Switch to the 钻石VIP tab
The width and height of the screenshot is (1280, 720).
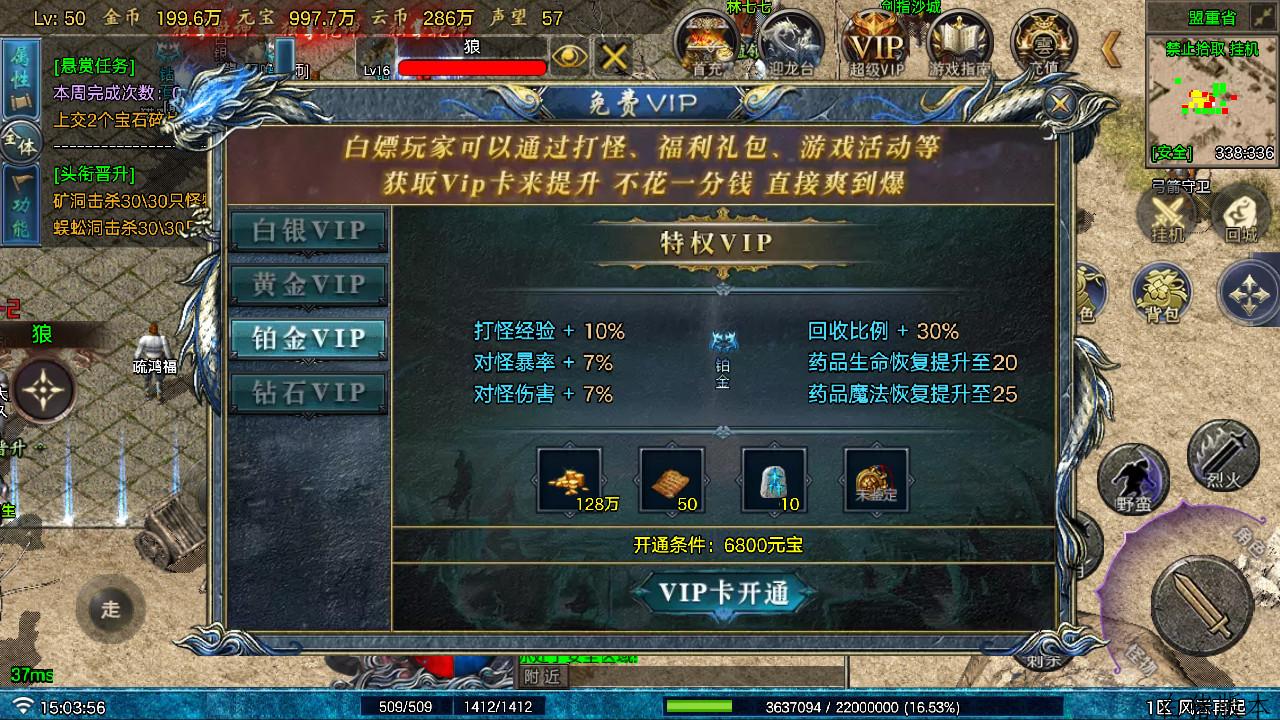click(x=307, y=392)
